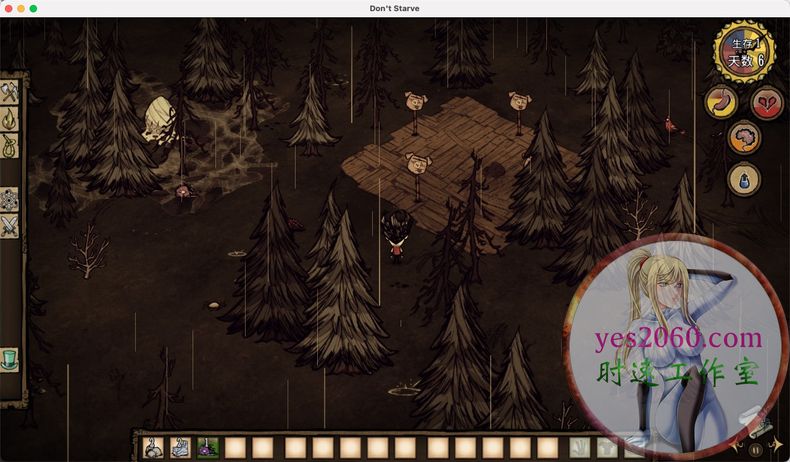Select the second inventory slot item

click(182, 448)
